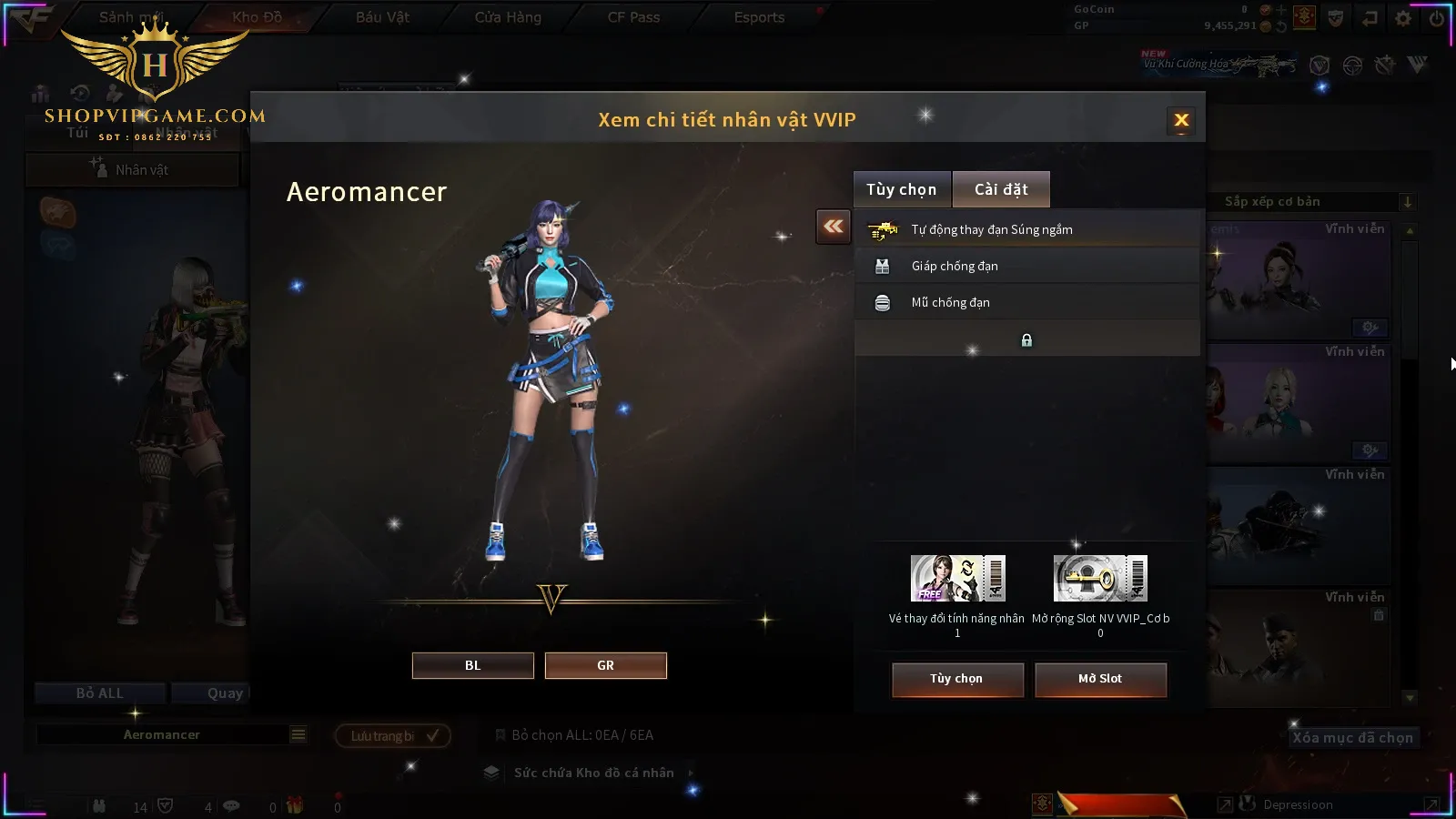Select the Mở rộng Slot key item
The height and width of the screenshot is (819, 1456).
[1100, 579]
